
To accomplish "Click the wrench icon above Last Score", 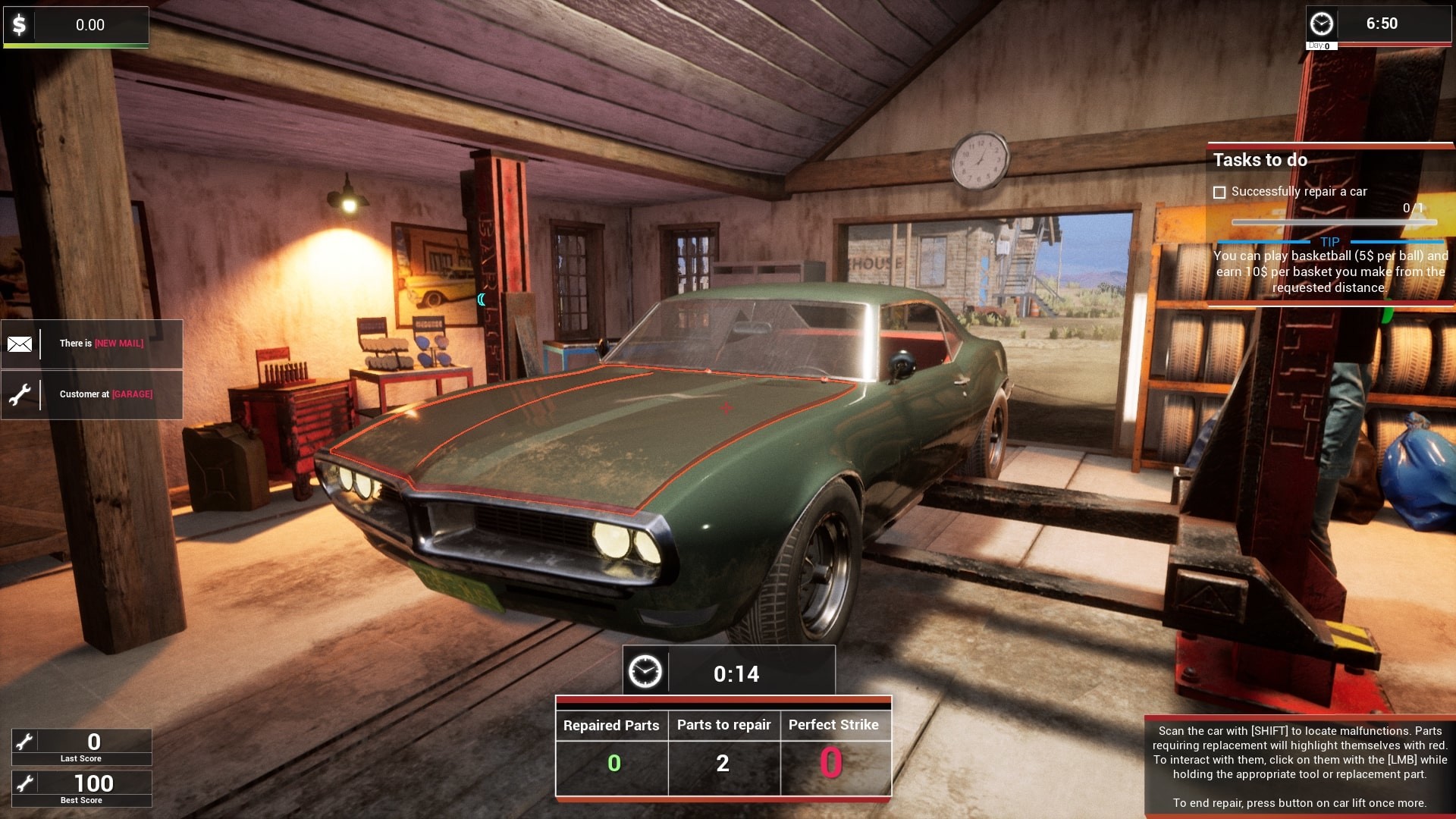I will pyautogui.click(x=26, y=741).
